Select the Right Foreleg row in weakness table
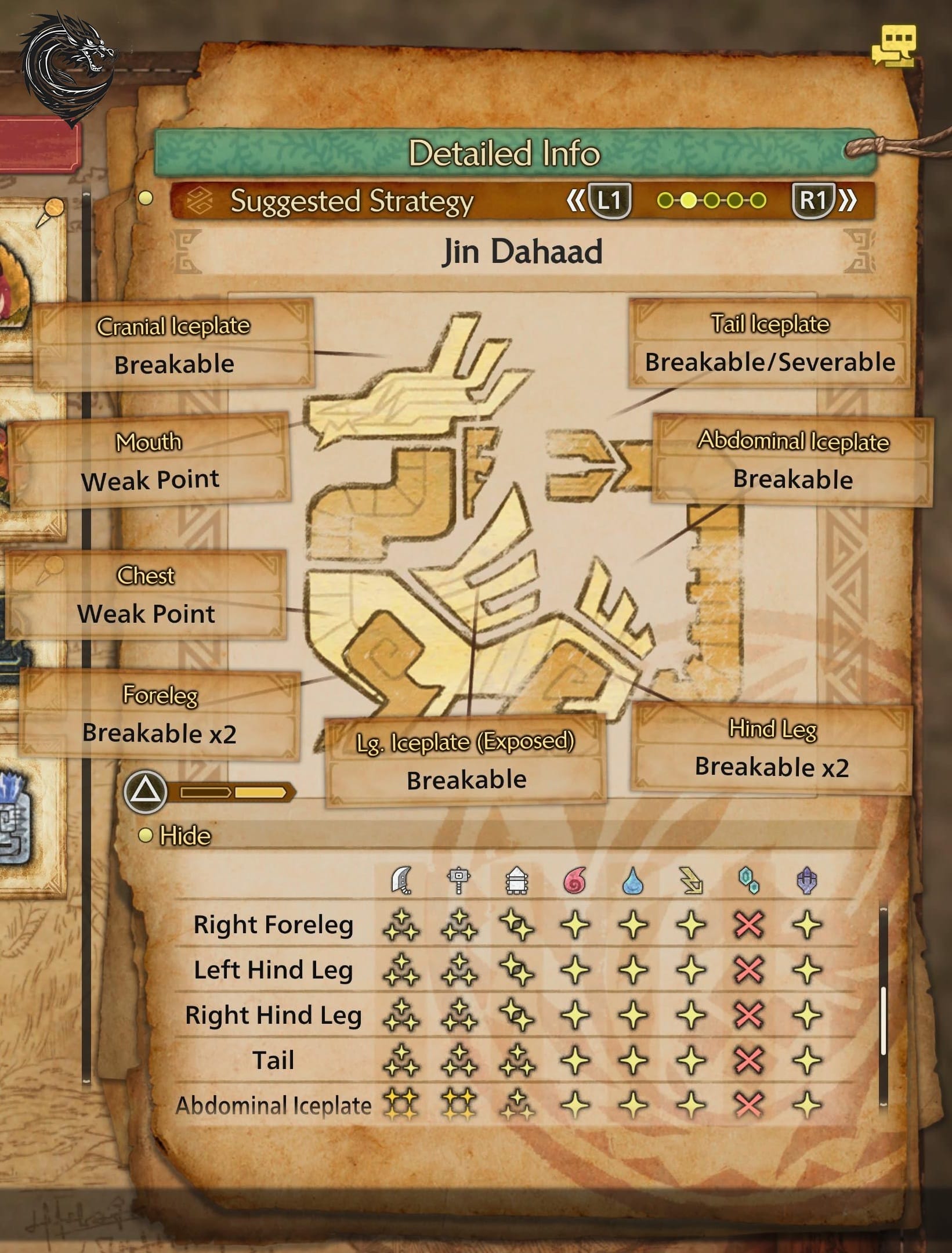The height and width of the screenshot is (1253, 952). [x=273, y=925]
